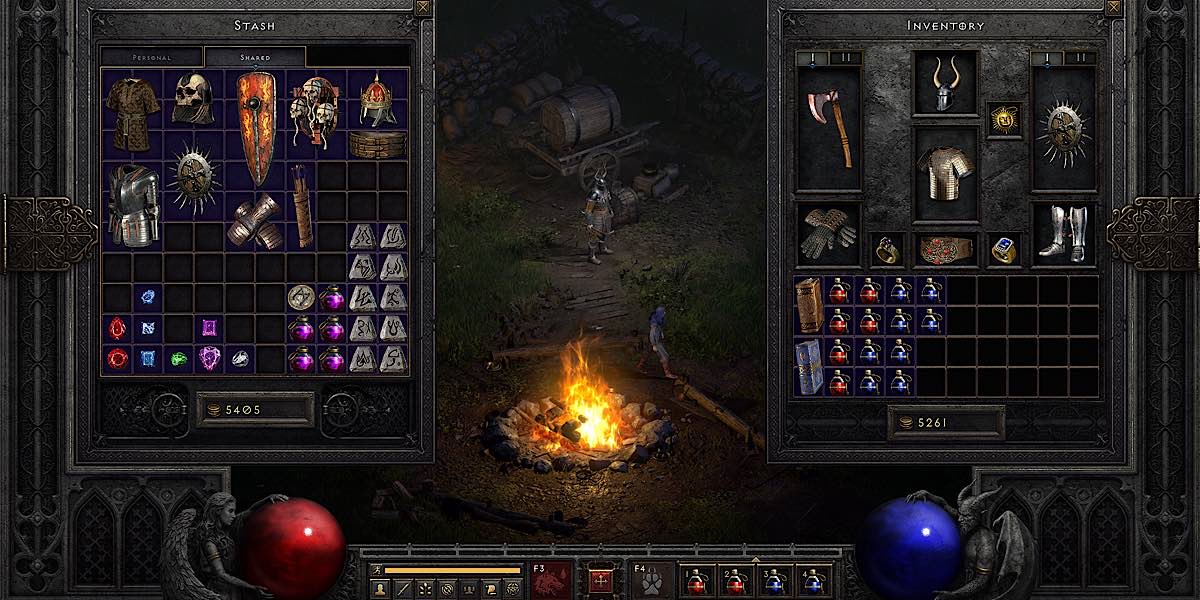
Task: Select the equipped gloves slot
Action: point(829,234)
